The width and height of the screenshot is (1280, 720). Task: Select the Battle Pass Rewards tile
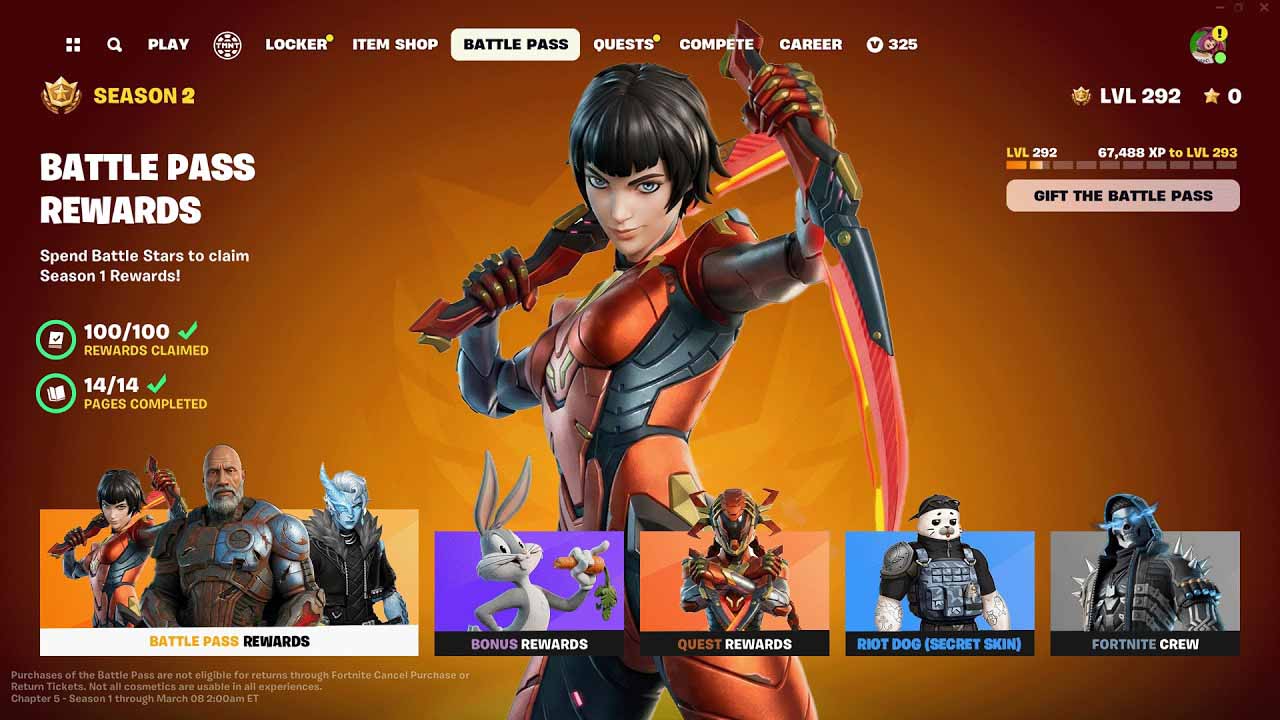click(x=229, y=582)
